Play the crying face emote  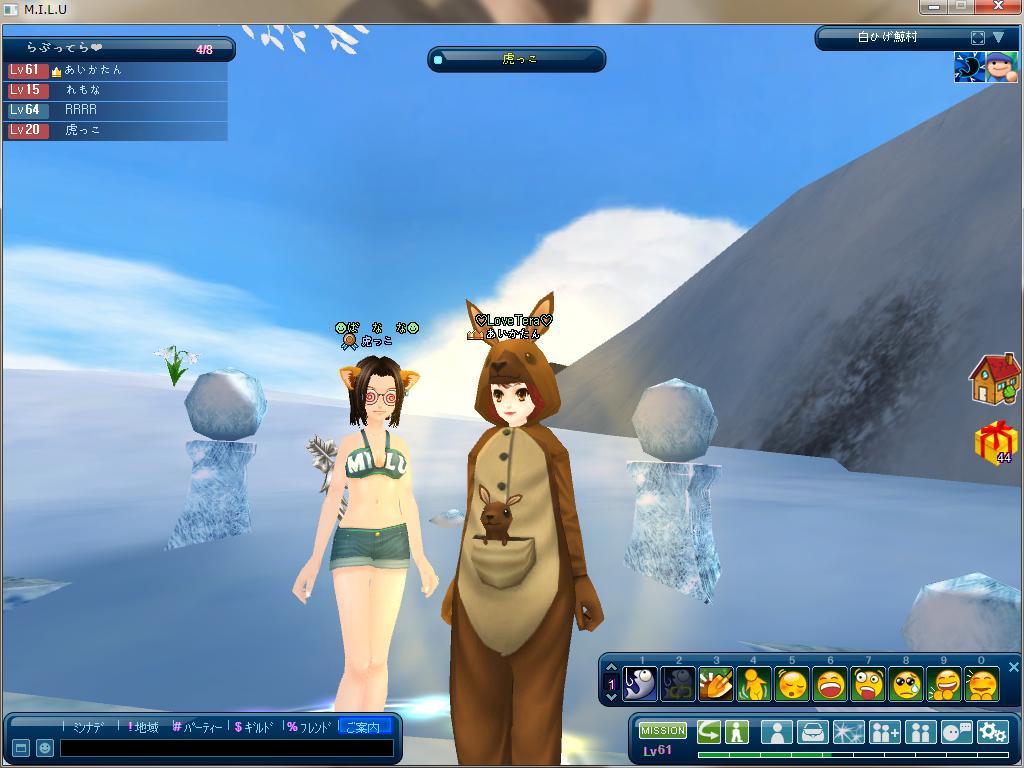click(906, 685)
